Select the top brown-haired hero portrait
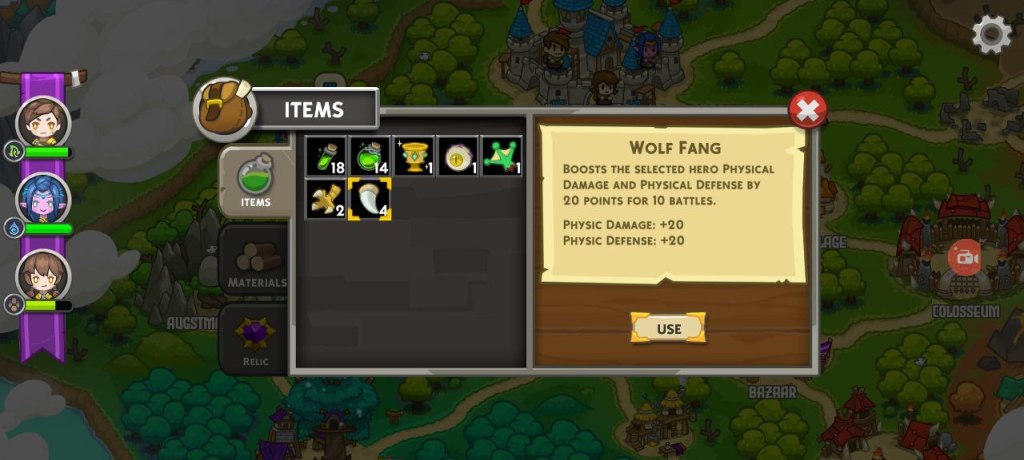 tap(44, 122)
